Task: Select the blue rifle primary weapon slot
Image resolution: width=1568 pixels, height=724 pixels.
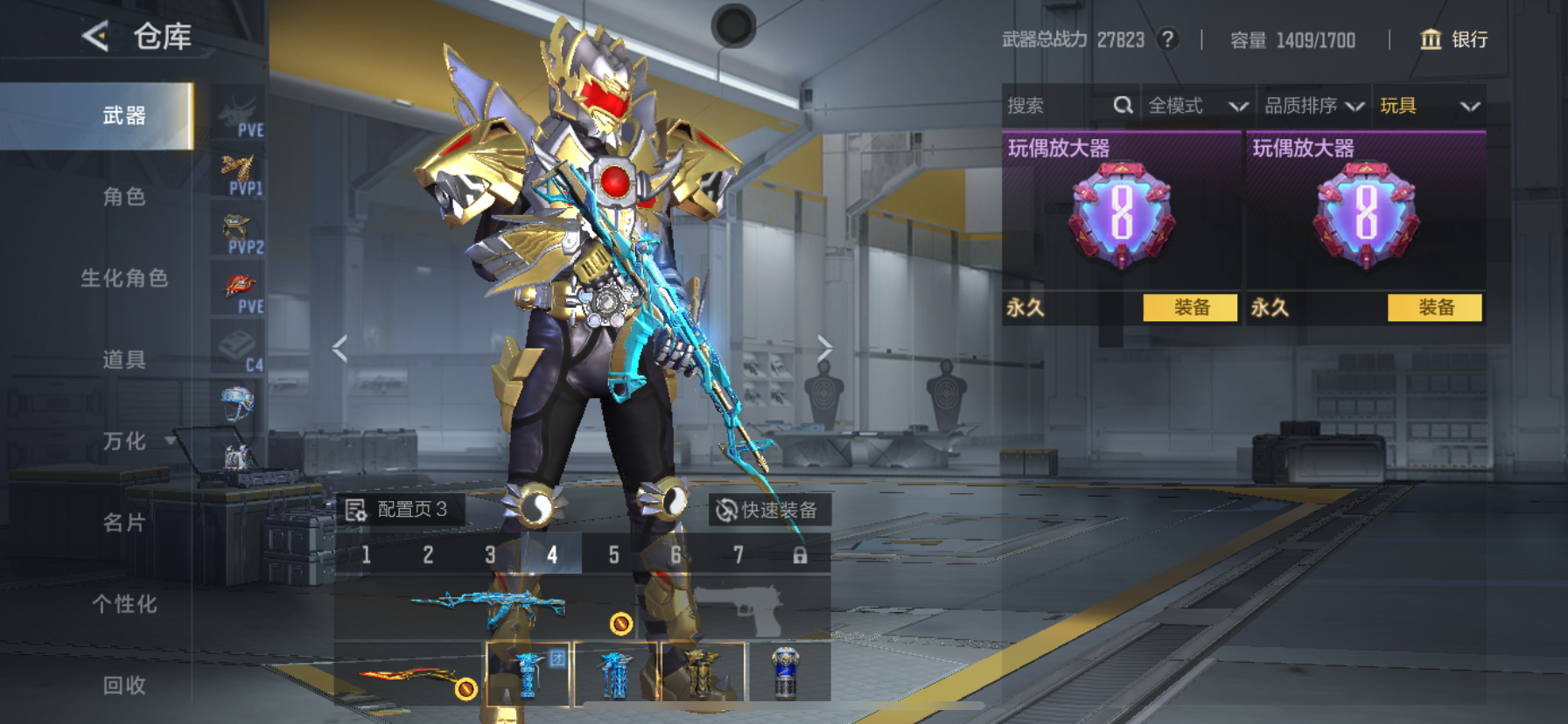Action: pyautogui.click(x=488, y=605)
